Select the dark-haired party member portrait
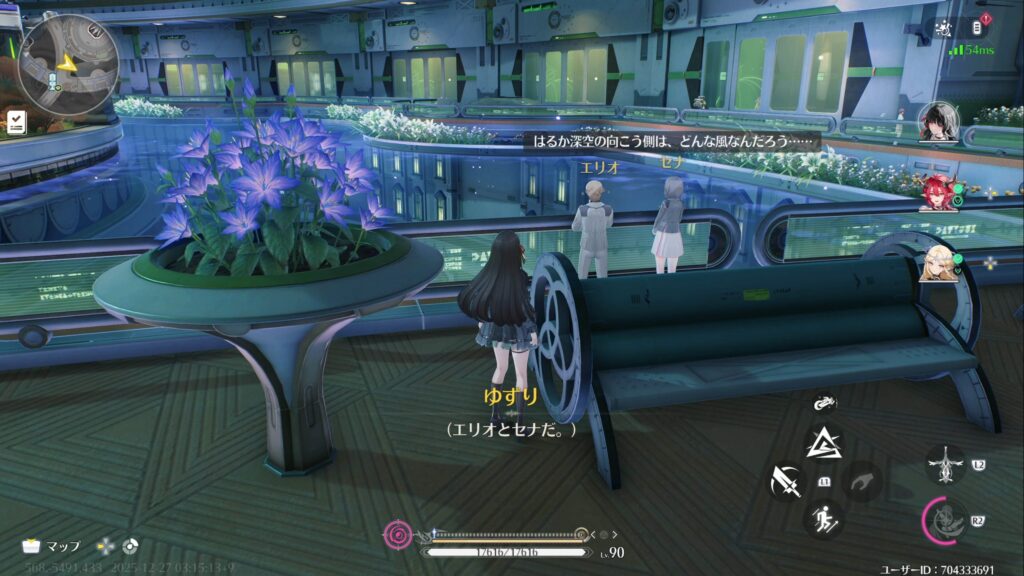This screenshot has width=1024, height=576. (x=937, y=122)
